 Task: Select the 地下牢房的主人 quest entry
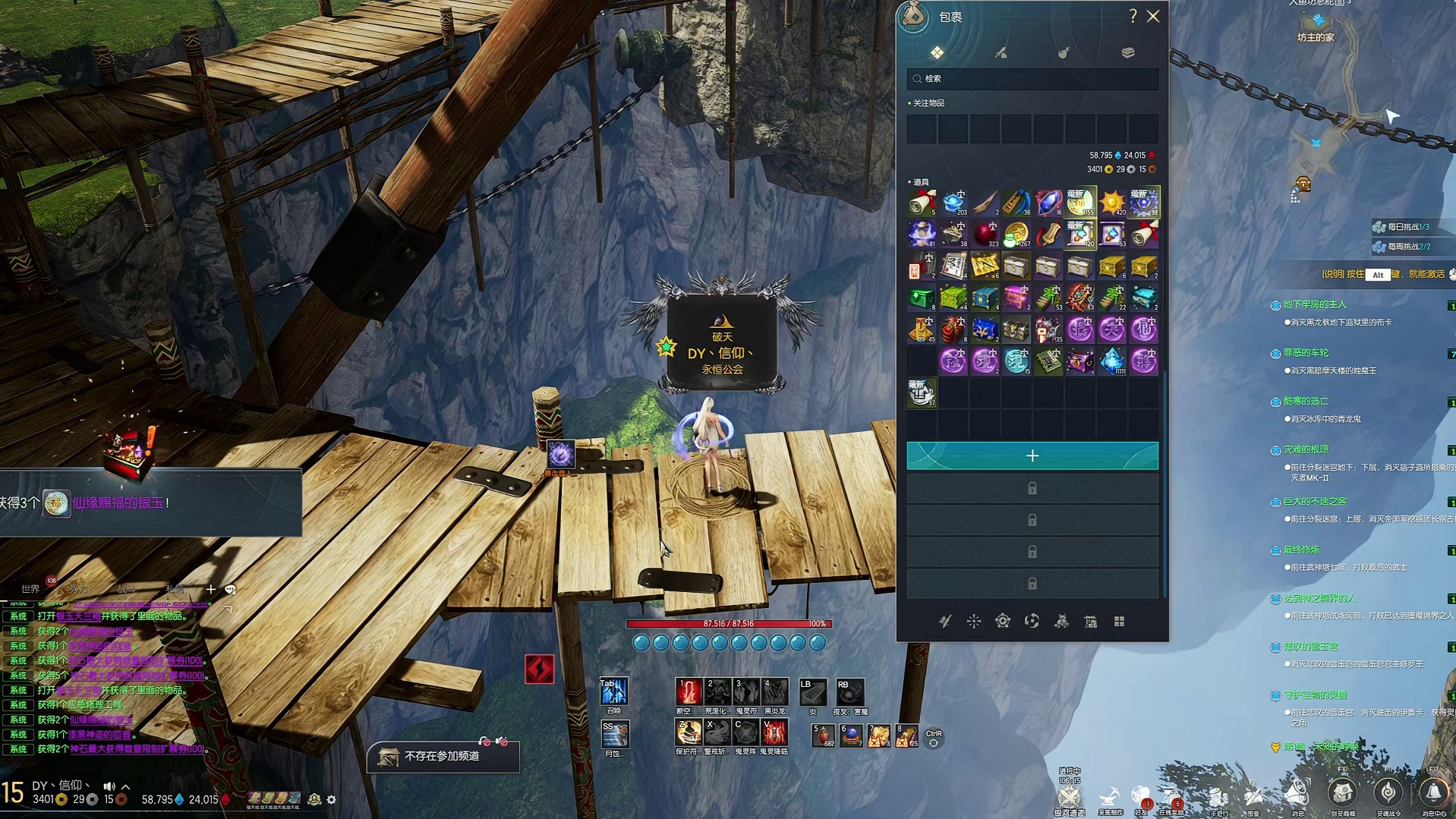click(1315, 304)
